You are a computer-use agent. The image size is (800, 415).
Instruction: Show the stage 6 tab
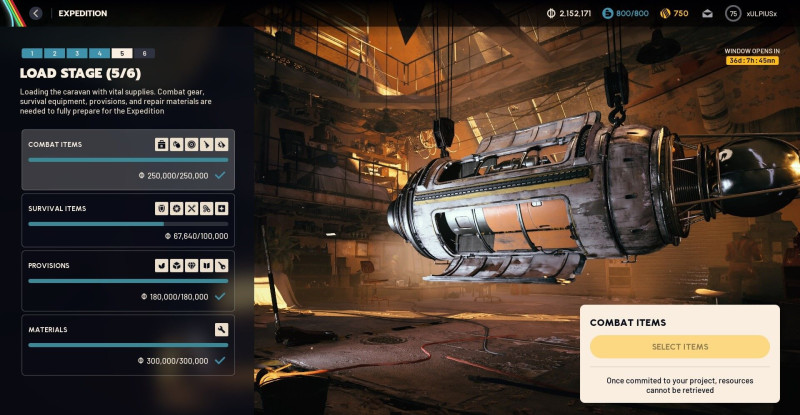click(x=145, y=53)
